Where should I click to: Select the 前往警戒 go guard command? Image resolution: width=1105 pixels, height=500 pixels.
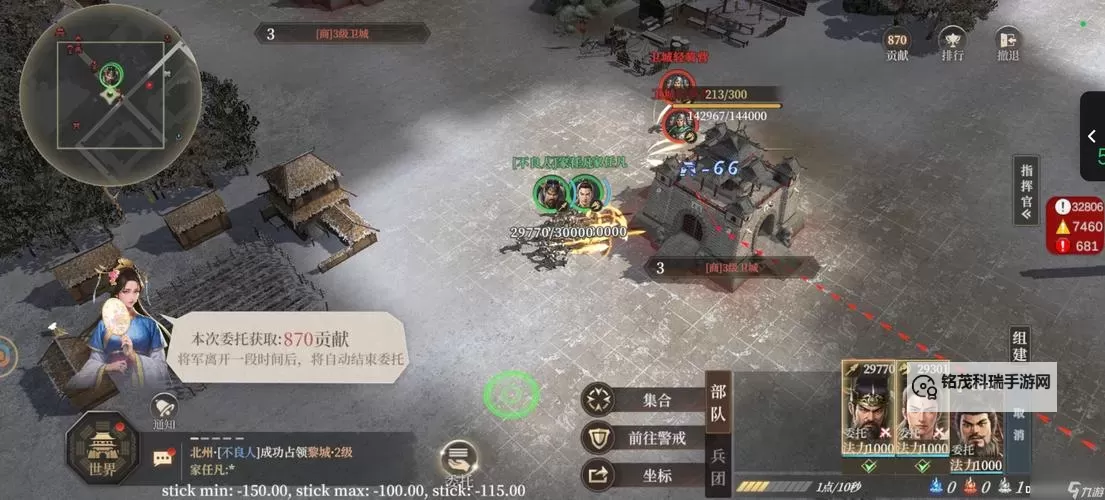pyautogui.click(x=642, y=437)
